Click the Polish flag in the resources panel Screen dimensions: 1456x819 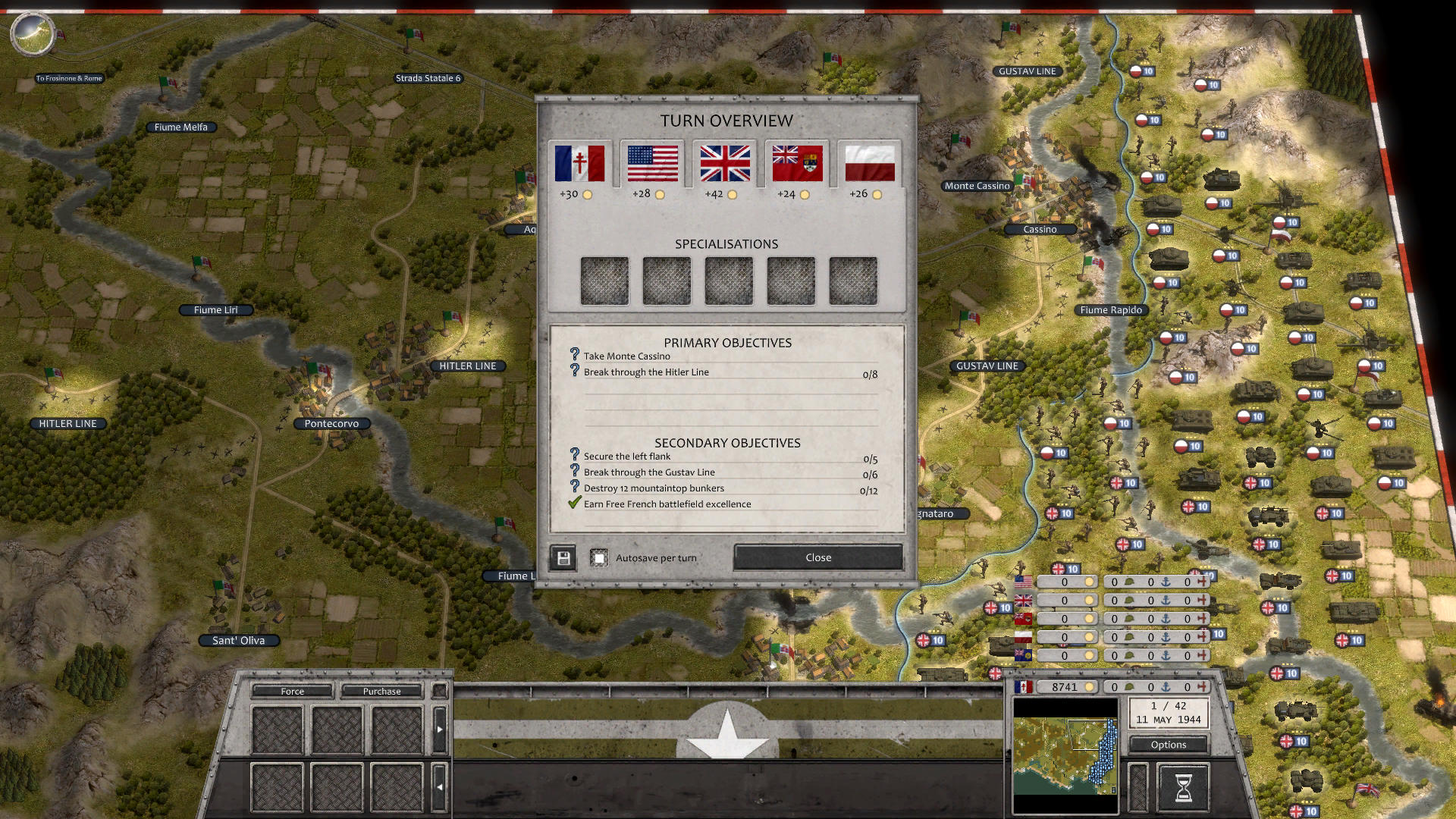point(1022,637)
